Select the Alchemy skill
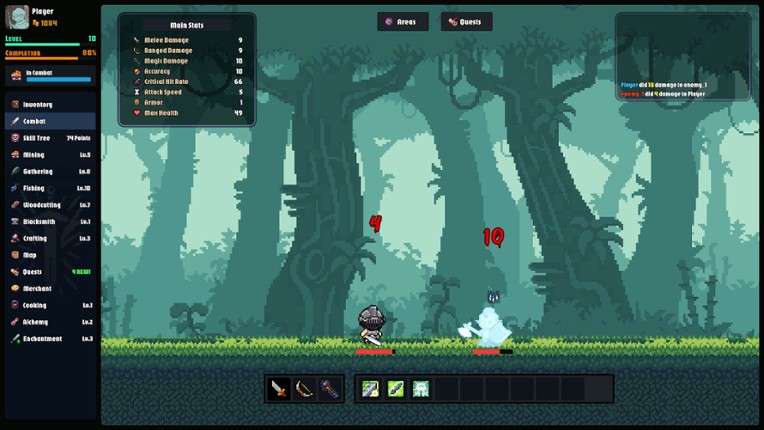The width and height of the screenshot is (764, 430). 37,322
